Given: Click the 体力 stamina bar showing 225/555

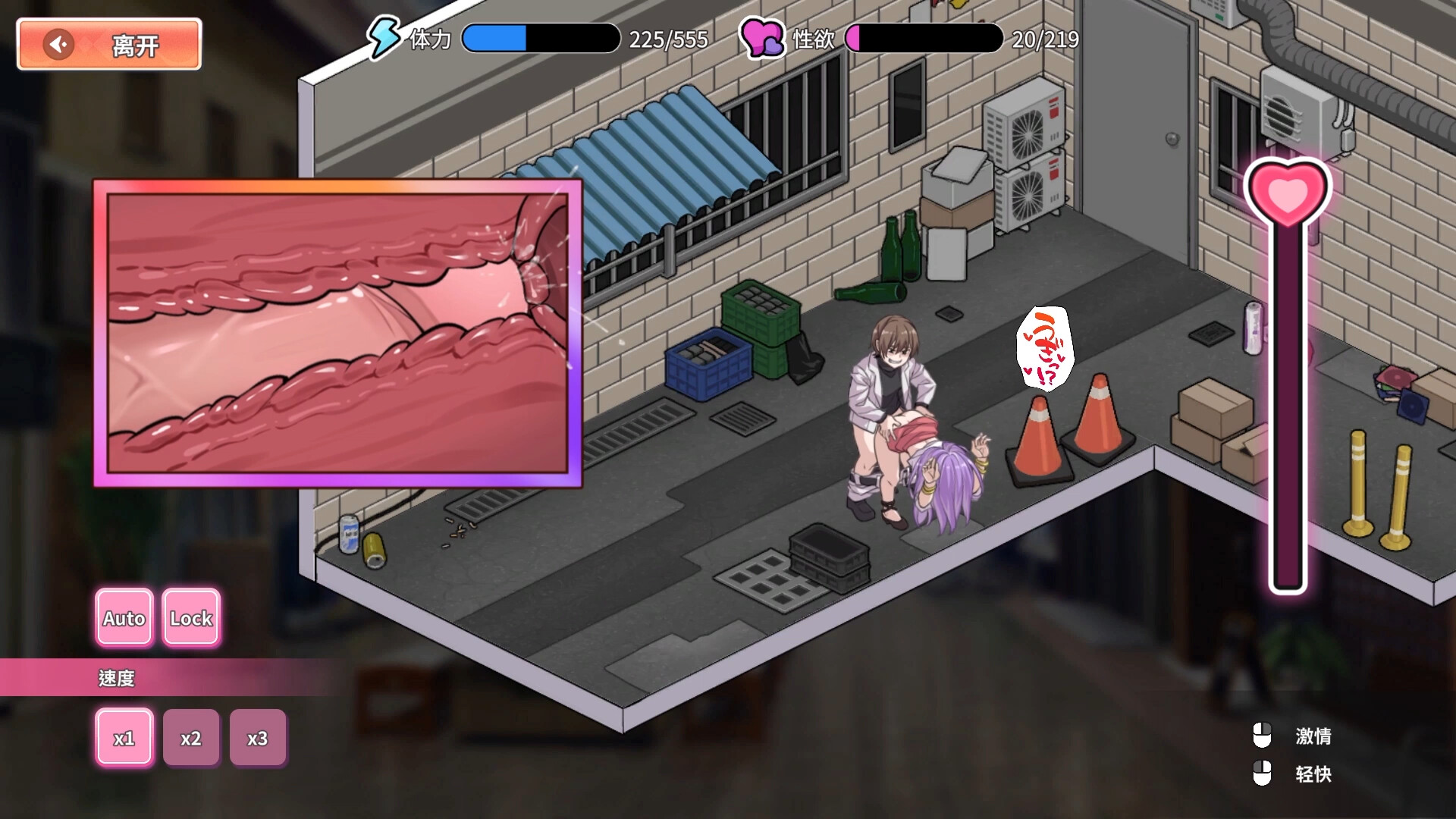Looking at the screenshot, I should tap(540, 38).
